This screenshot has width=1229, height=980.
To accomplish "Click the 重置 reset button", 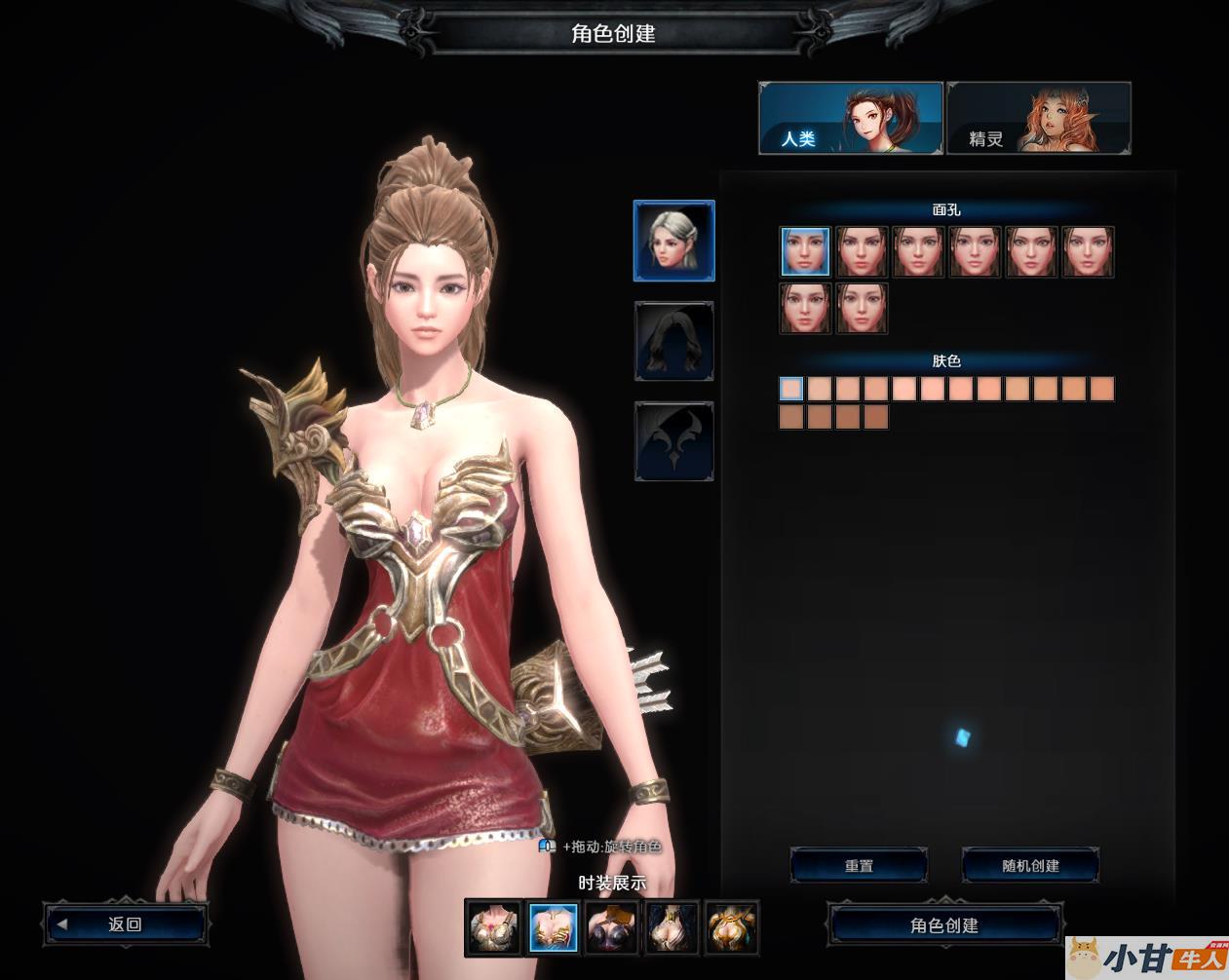I will click(x=859, y=865).
